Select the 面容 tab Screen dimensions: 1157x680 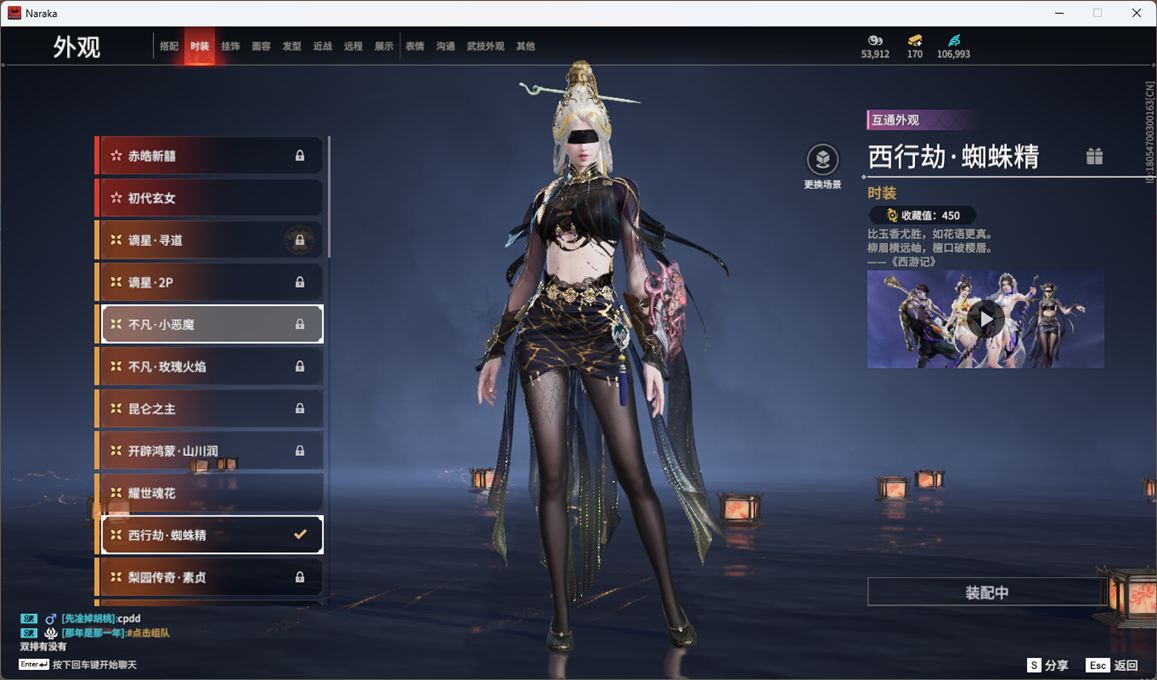pos(261,46)
